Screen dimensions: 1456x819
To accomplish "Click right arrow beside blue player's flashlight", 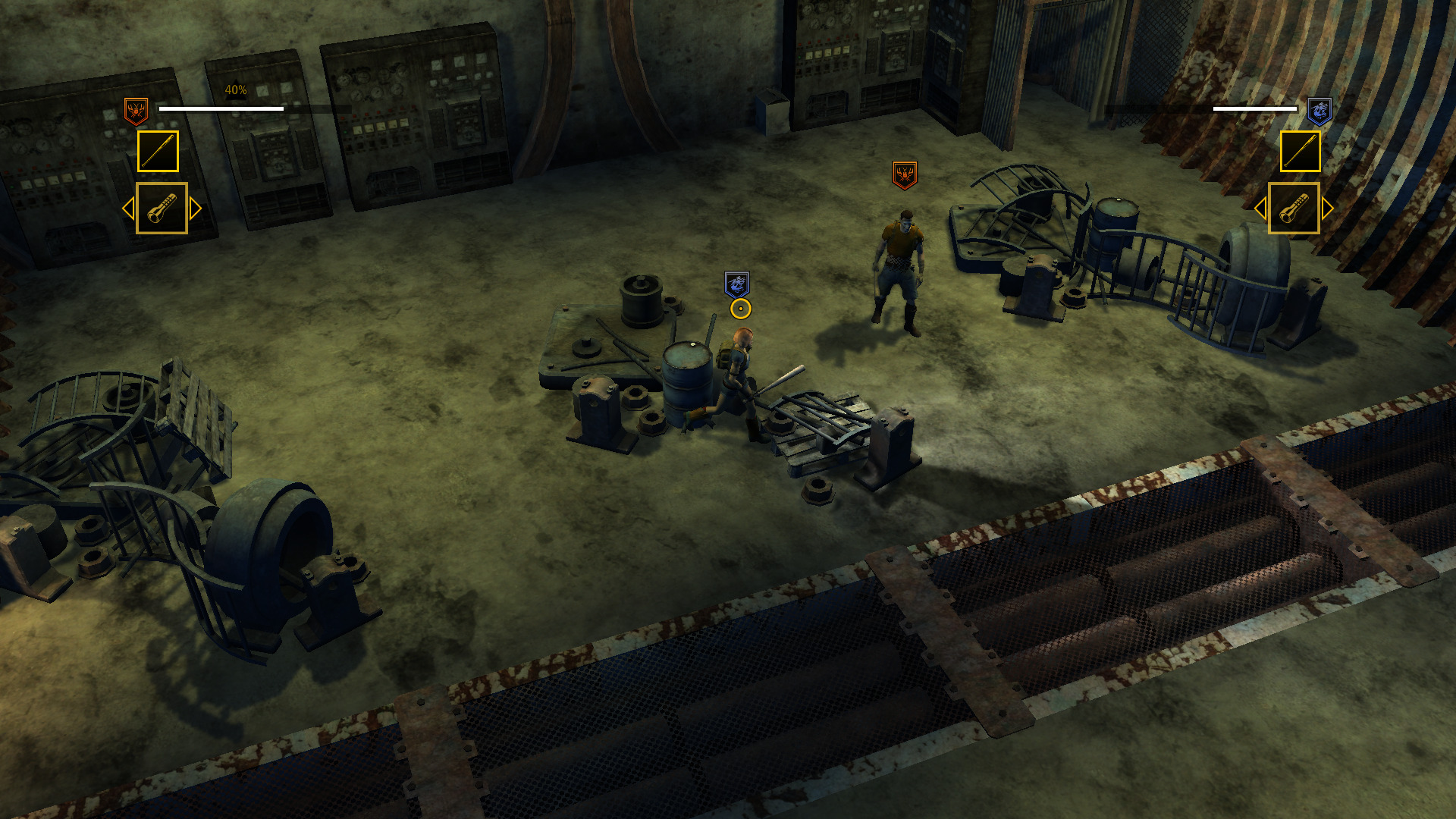I will 1328,209.
